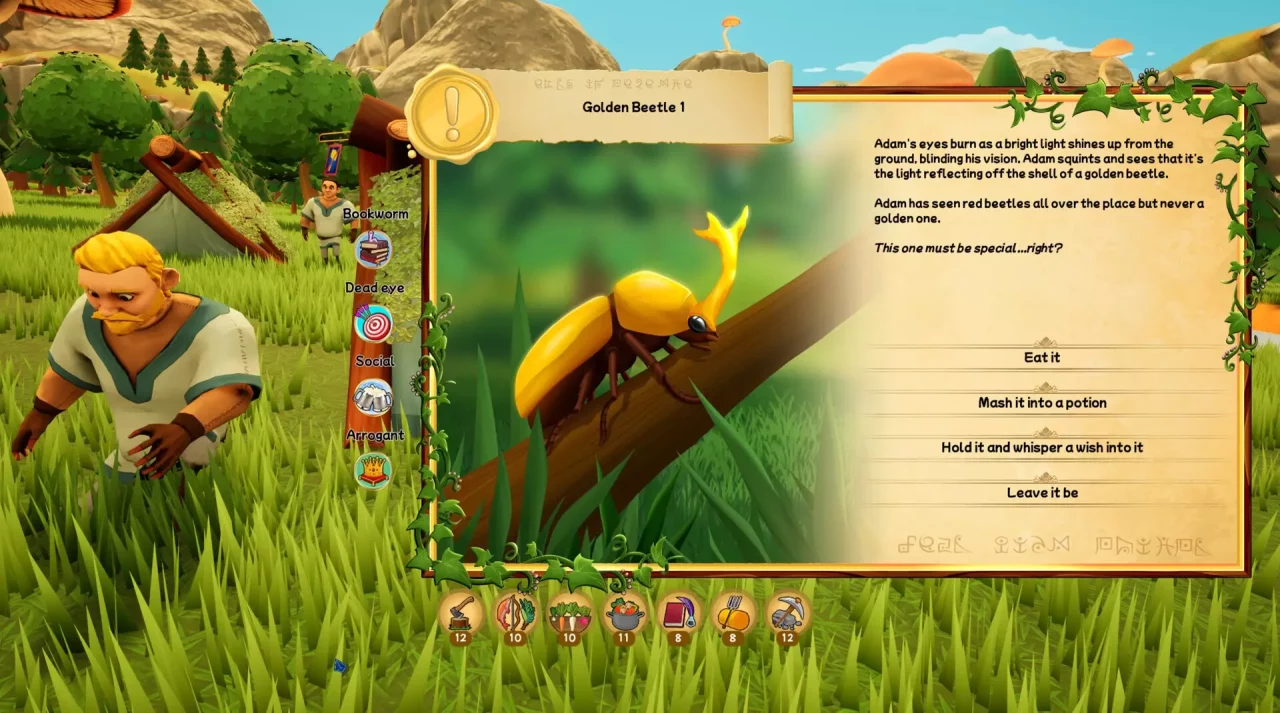This screenshot has height=713, width=1280.
Task: Select "Mash it into a potion"
Action: pos(1042,403)
